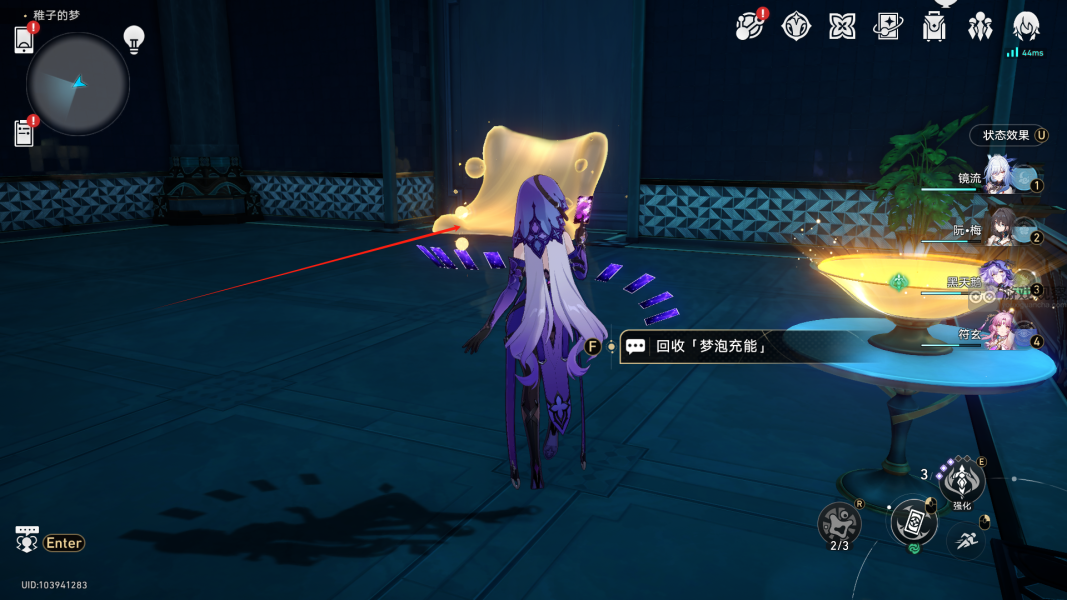Use the card basic attack icon
Viewport: 1067px width, 600px height.
tap(913, 521)
